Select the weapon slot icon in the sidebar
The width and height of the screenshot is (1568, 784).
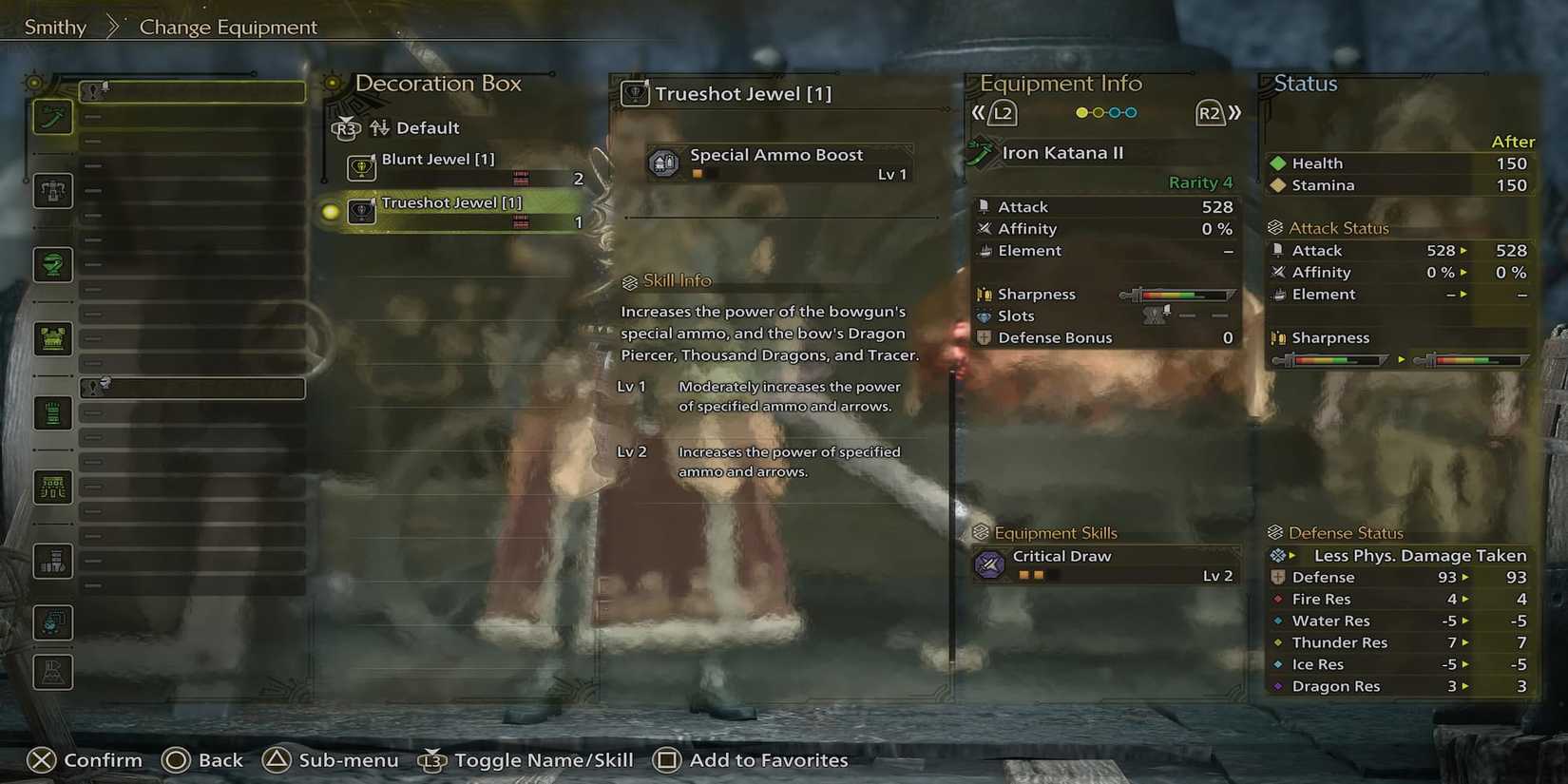coord(52,117)
